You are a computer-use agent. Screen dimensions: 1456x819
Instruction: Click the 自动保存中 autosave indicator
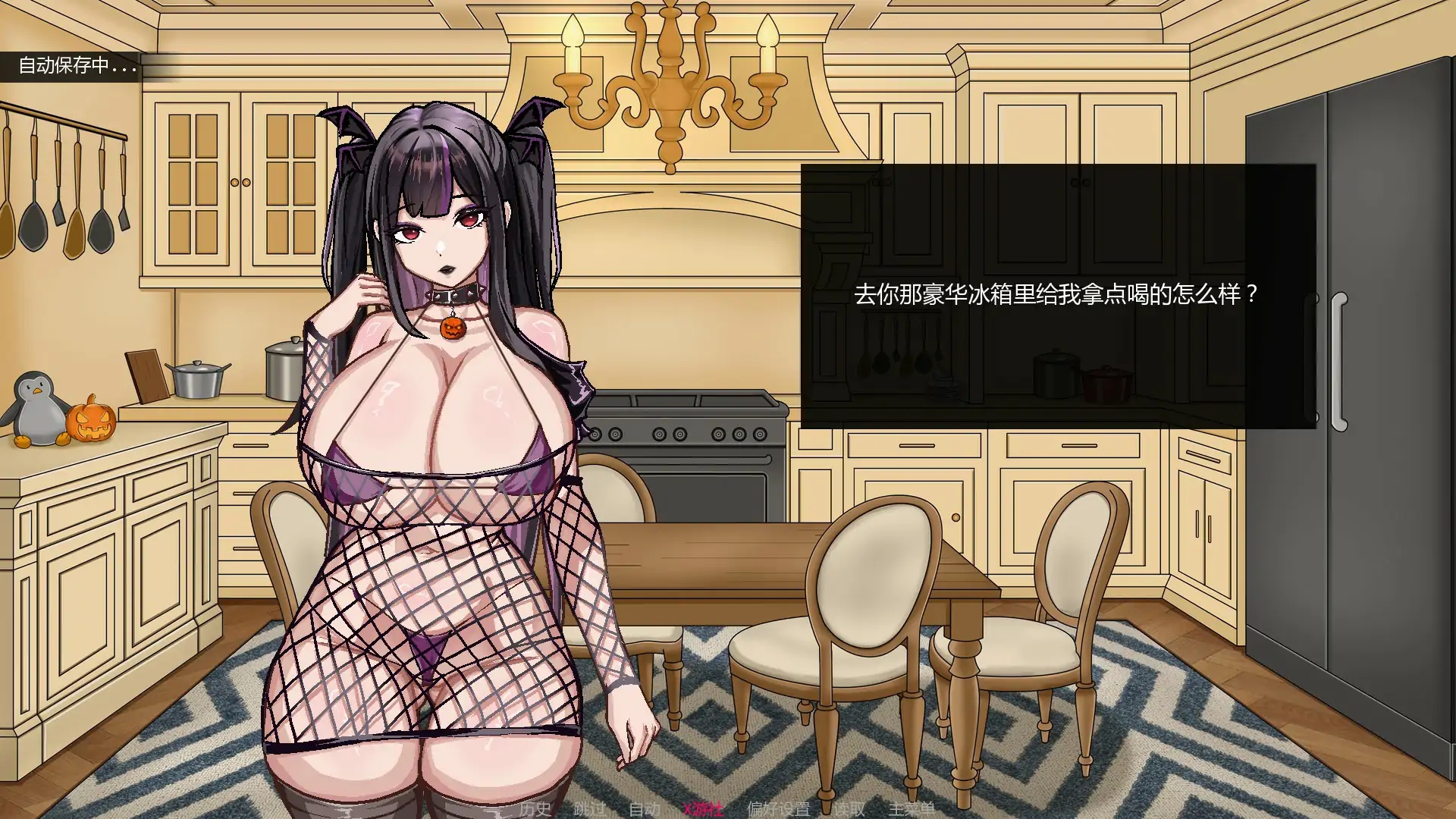pyautogui.click(x=76, y=66)
